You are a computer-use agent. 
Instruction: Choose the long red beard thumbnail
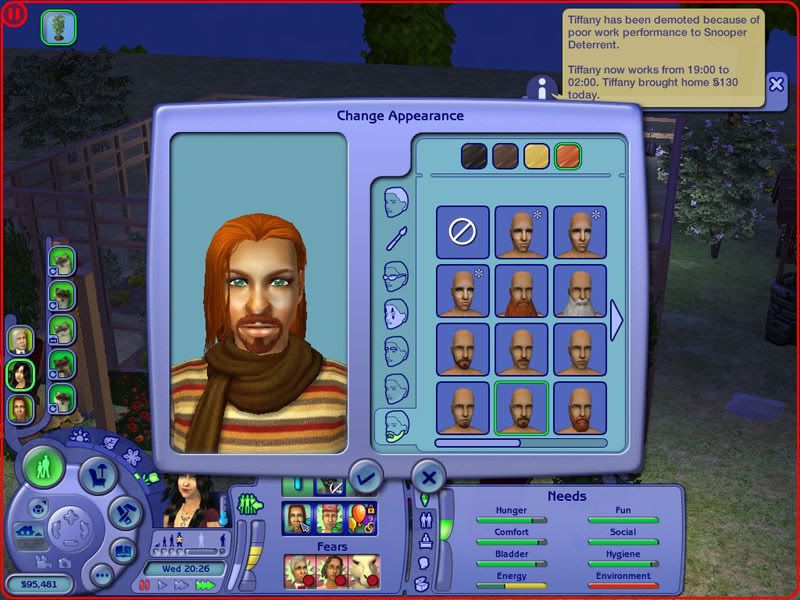click(x=521, y=290)
